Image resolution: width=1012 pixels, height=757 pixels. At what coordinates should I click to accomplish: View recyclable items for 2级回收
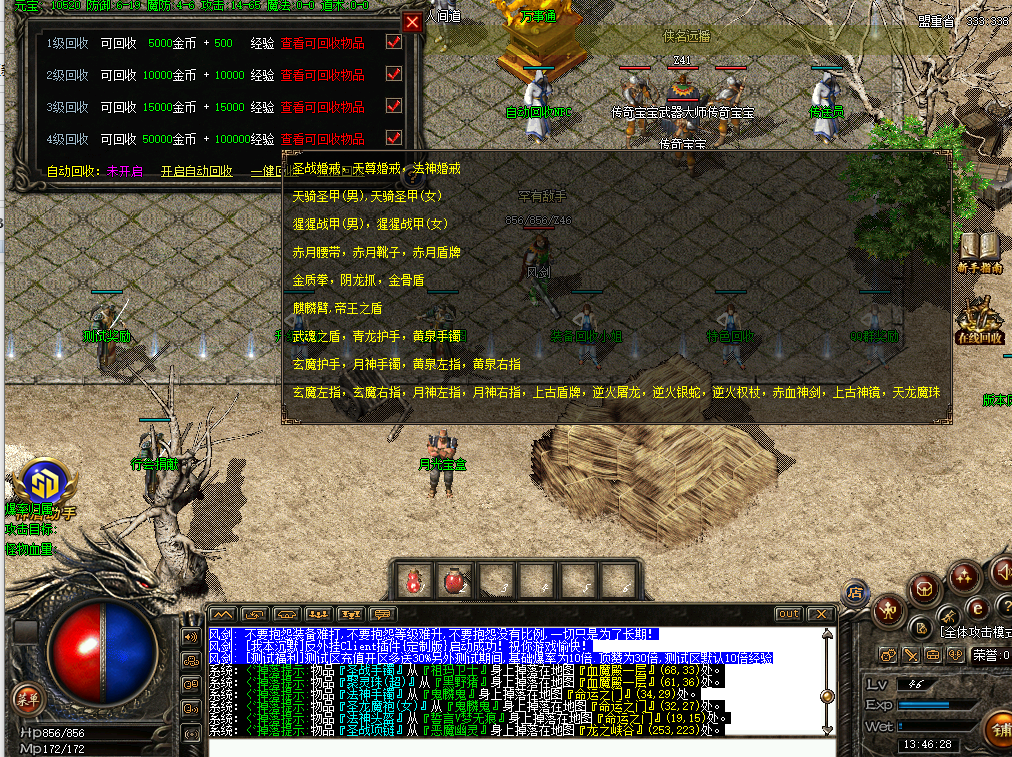point(322,76)
